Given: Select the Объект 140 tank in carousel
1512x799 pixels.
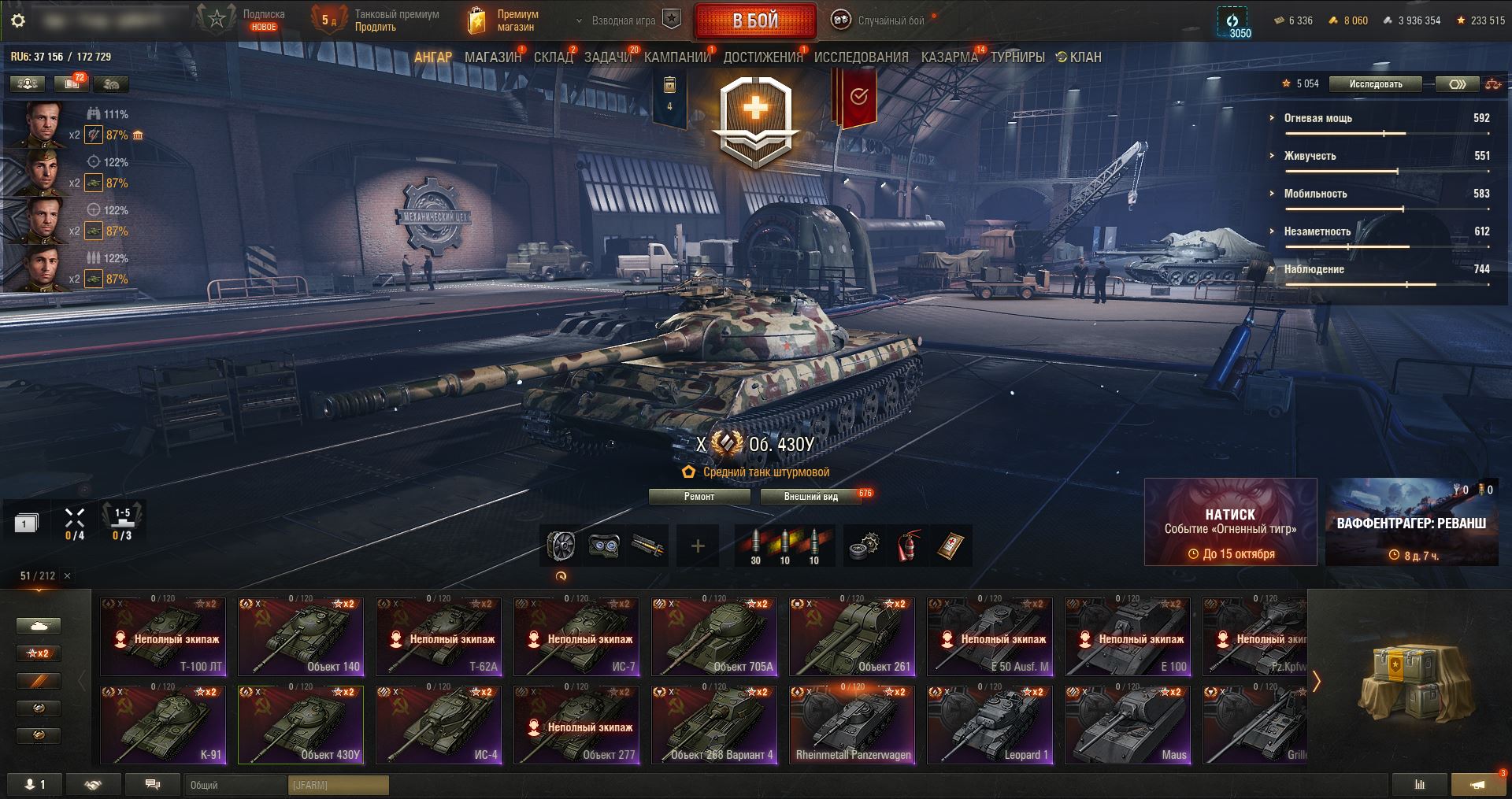Looking at the screenshot, I should click(x=301, y=636).
